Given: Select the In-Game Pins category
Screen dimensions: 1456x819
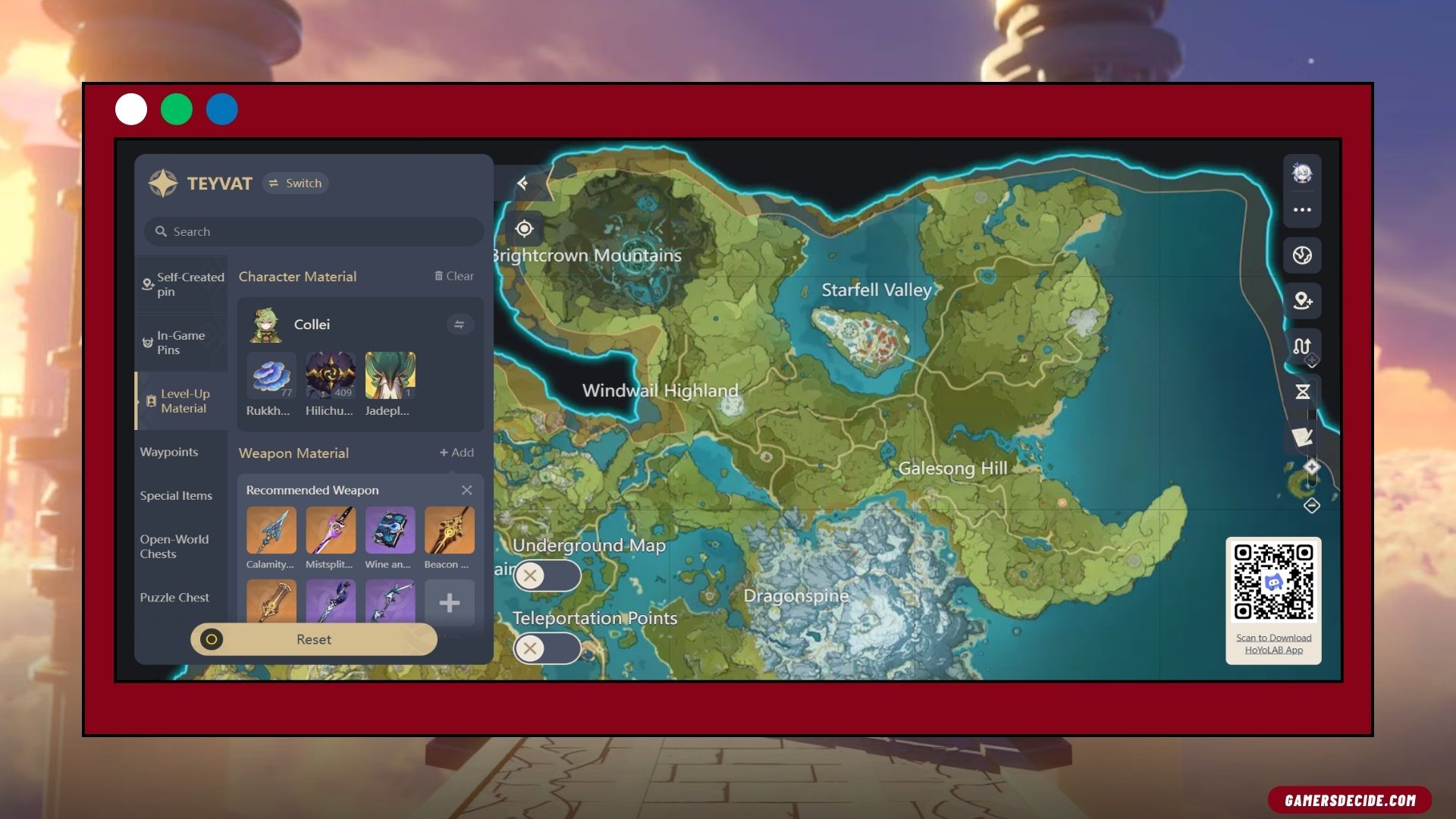Looking at the screenshot, I should [182, 343].
